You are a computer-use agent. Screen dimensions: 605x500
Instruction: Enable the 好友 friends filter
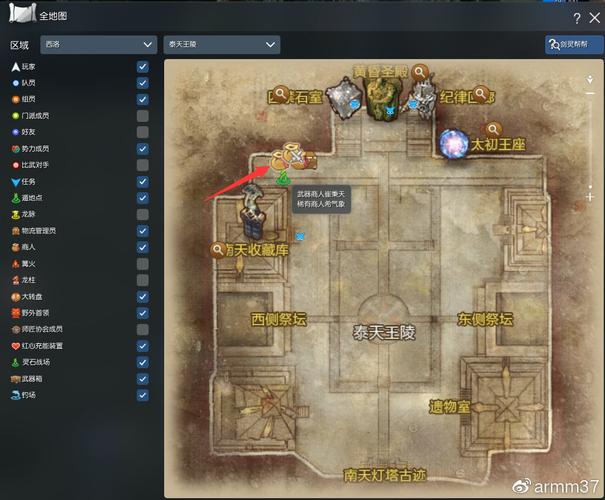coord(143,132)
